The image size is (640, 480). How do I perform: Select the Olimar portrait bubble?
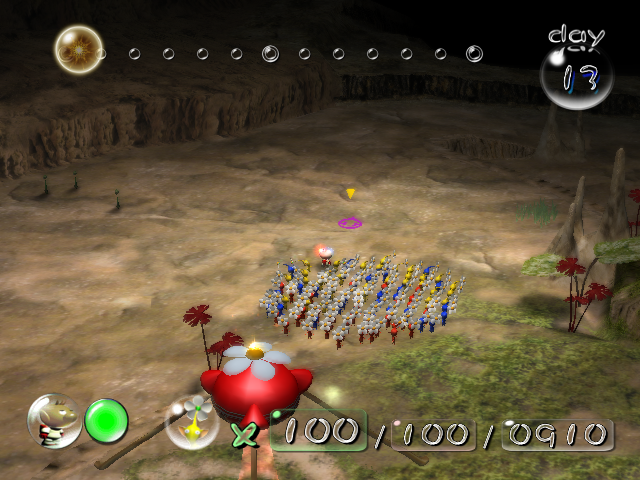point(53,420)
